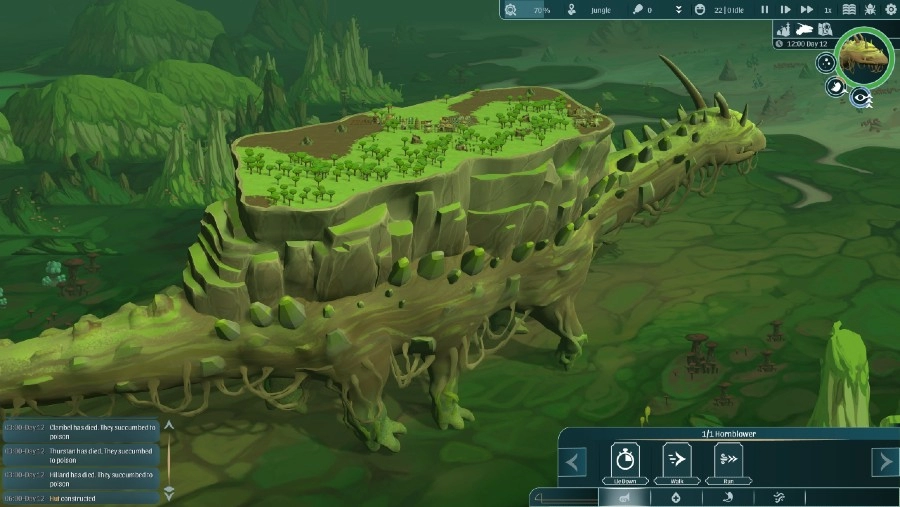Choose the Walk command
Screen dimensions: 900x507
(676, 462)
